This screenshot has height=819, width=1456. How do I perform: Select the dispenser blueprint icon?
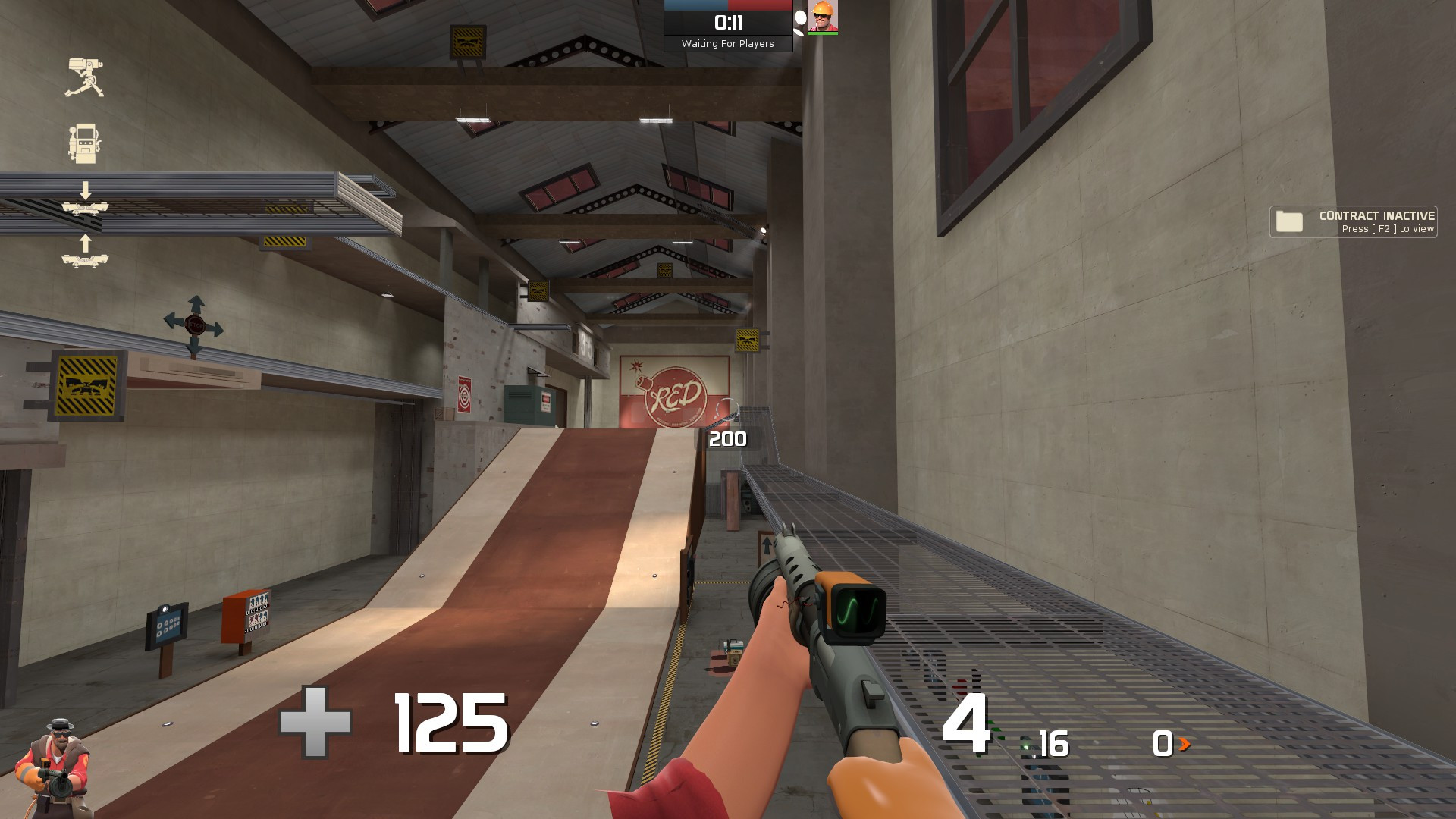pos(83,143)
